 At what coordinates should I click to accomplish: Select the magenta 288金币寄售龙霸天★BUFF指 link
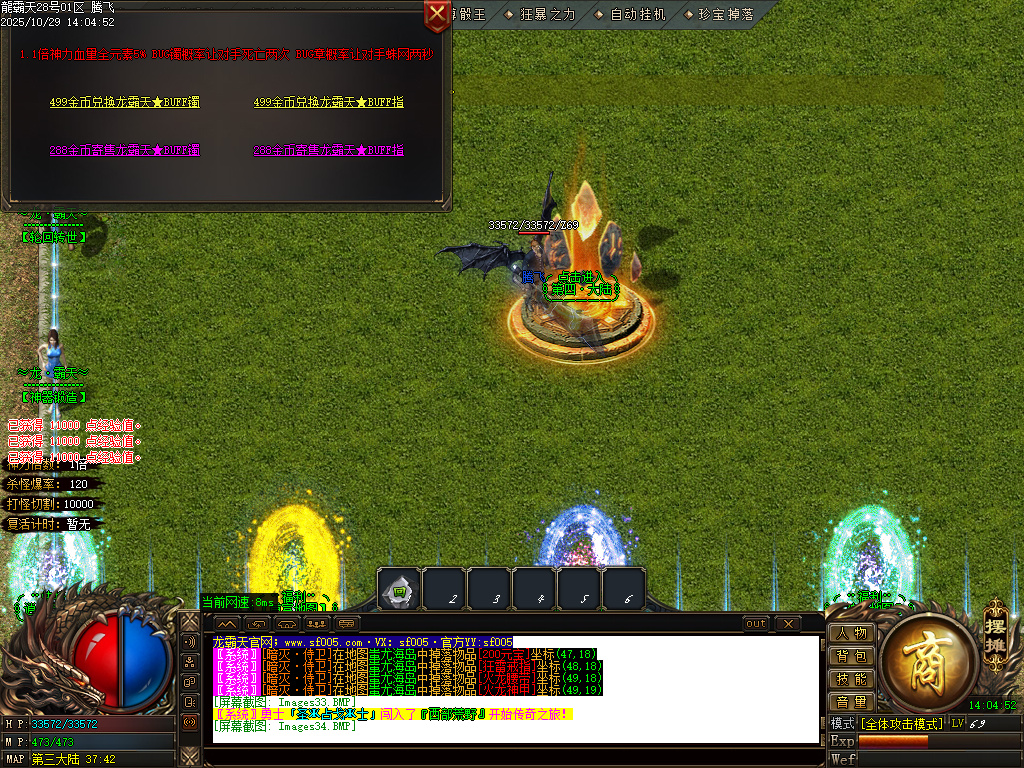[x=328, y=150]
